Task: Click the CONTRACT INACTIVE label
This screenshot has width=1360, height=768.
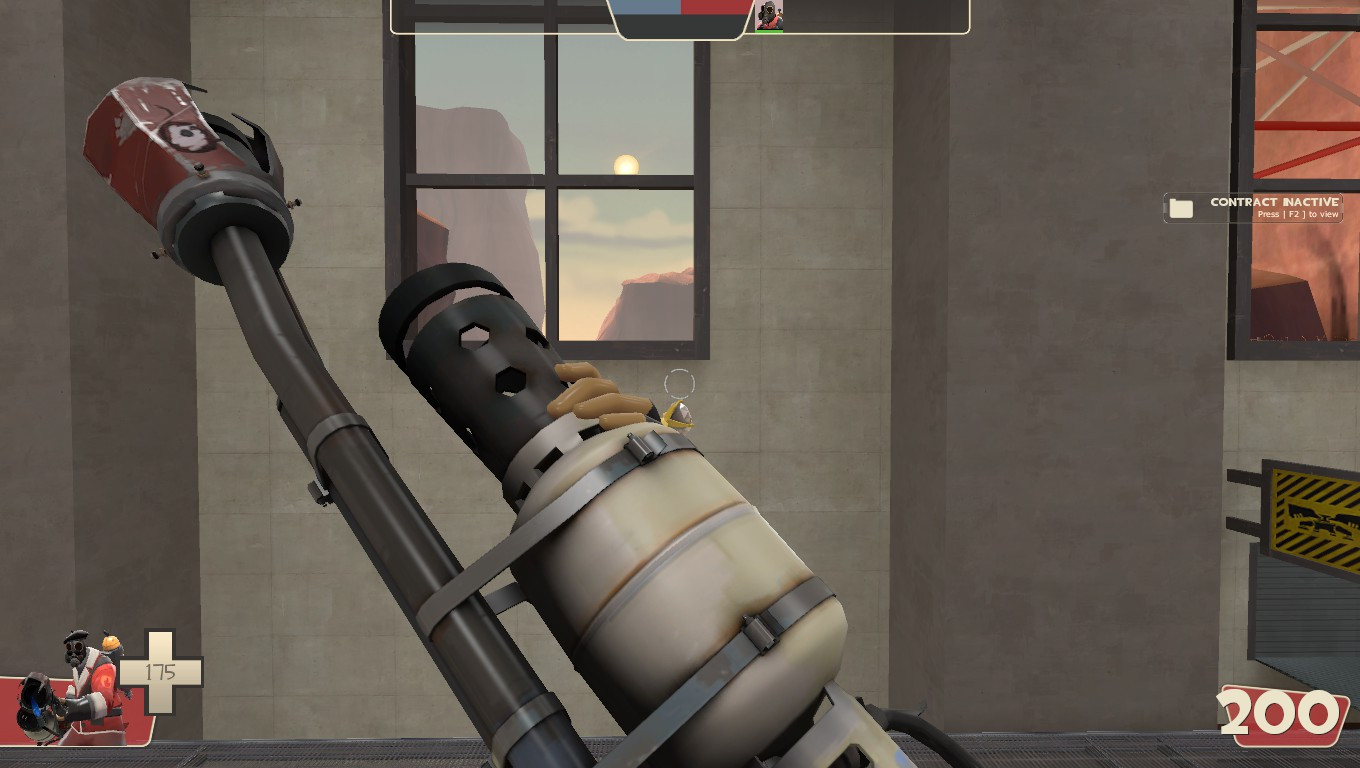Action: [1273, 201]
